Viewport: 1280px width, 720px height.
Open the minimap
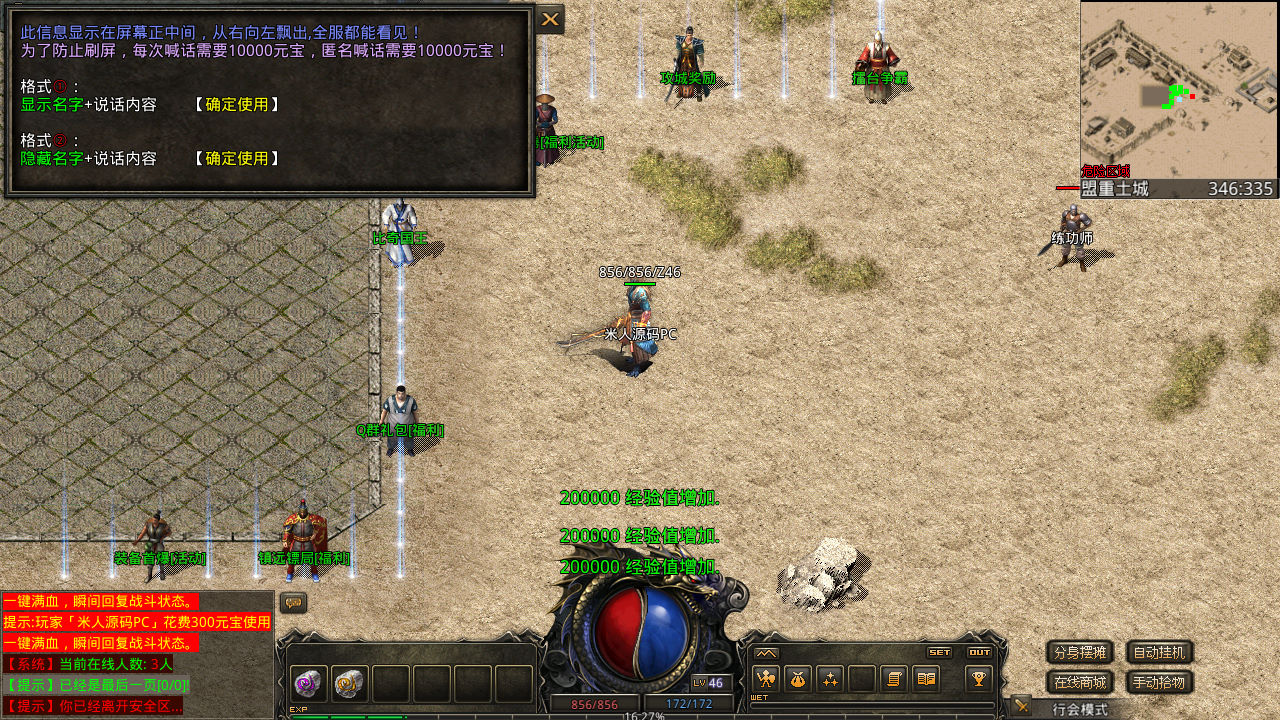[1179, 90]
